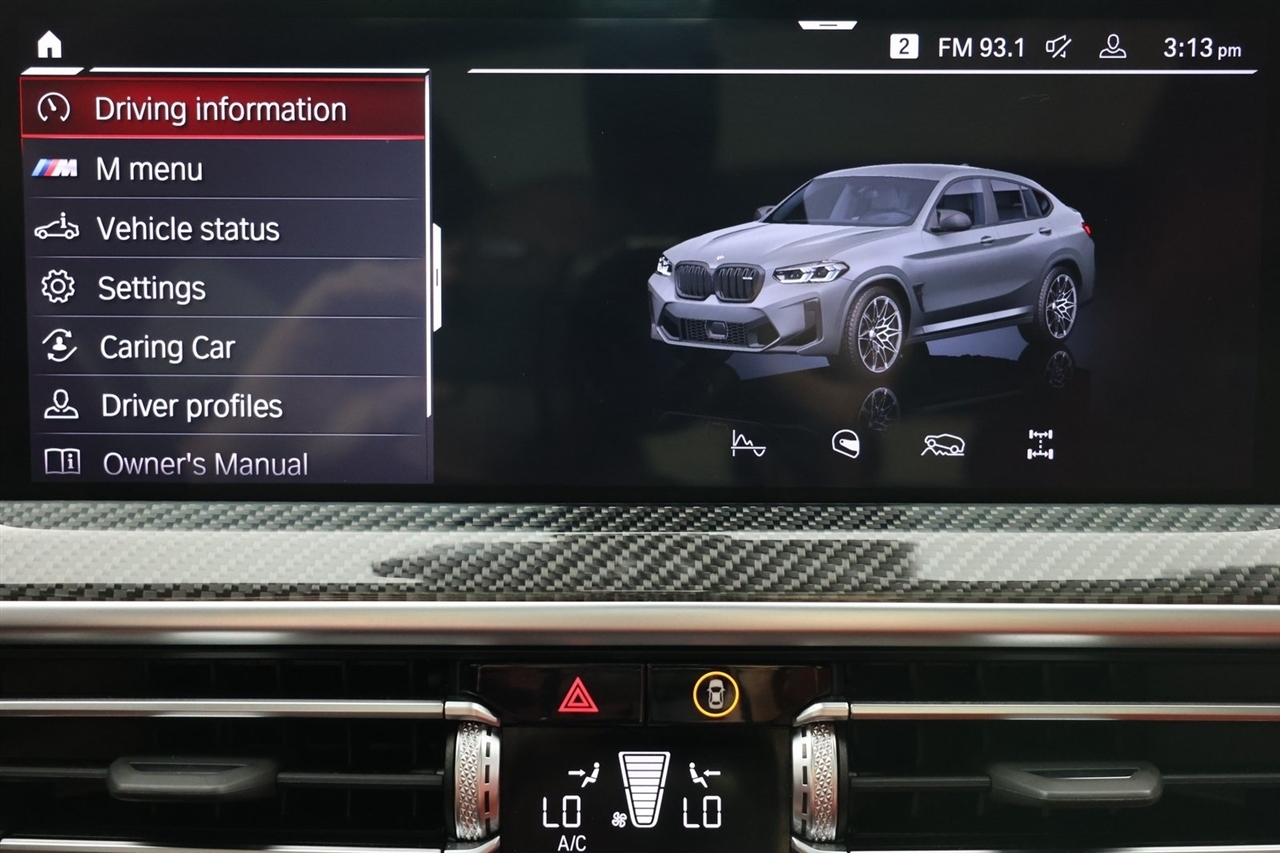Open the Owner's Manual

(204, 463)
